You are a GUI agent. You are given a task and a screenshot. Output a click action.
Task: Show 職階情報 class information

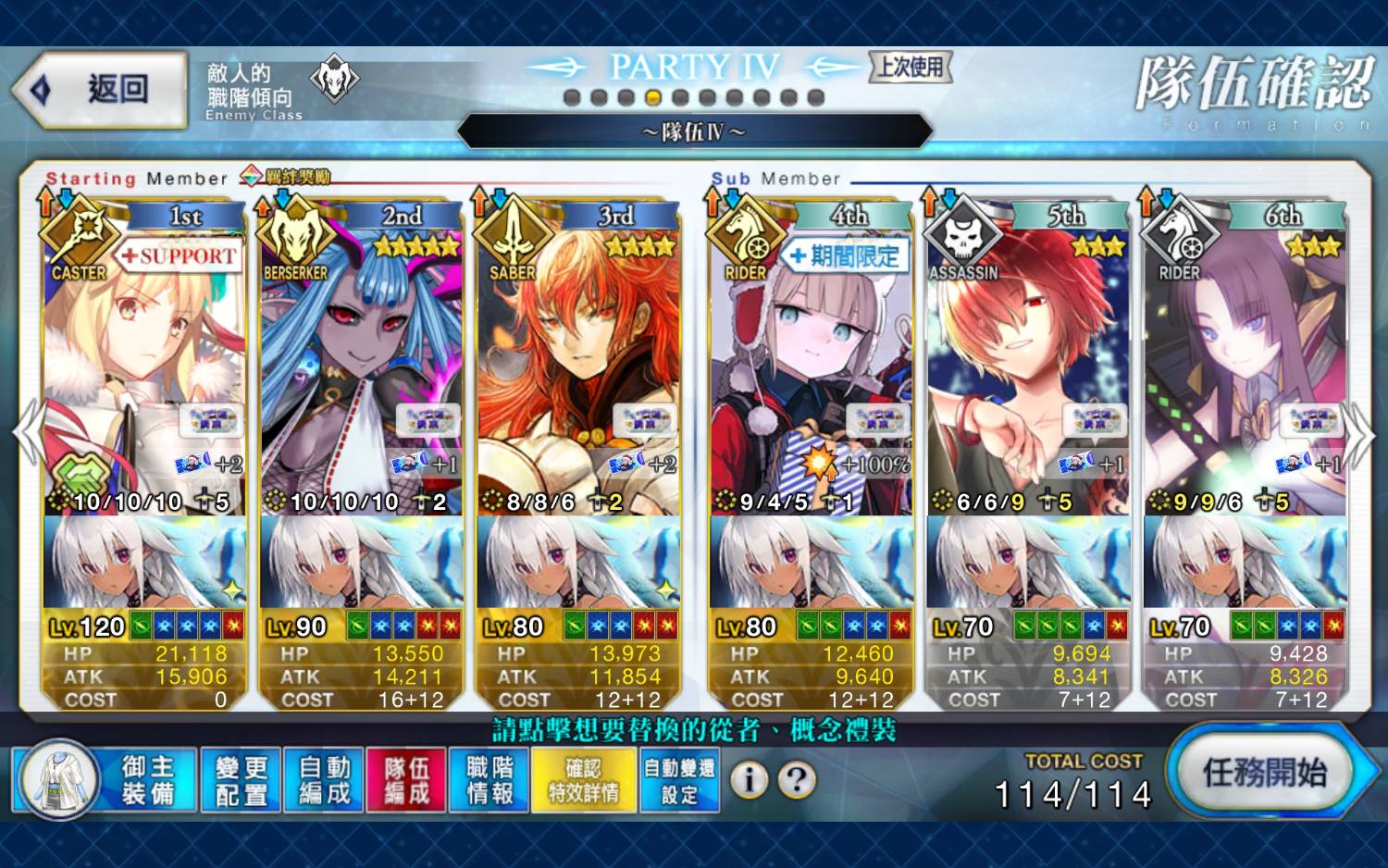[x=490, y=780]
